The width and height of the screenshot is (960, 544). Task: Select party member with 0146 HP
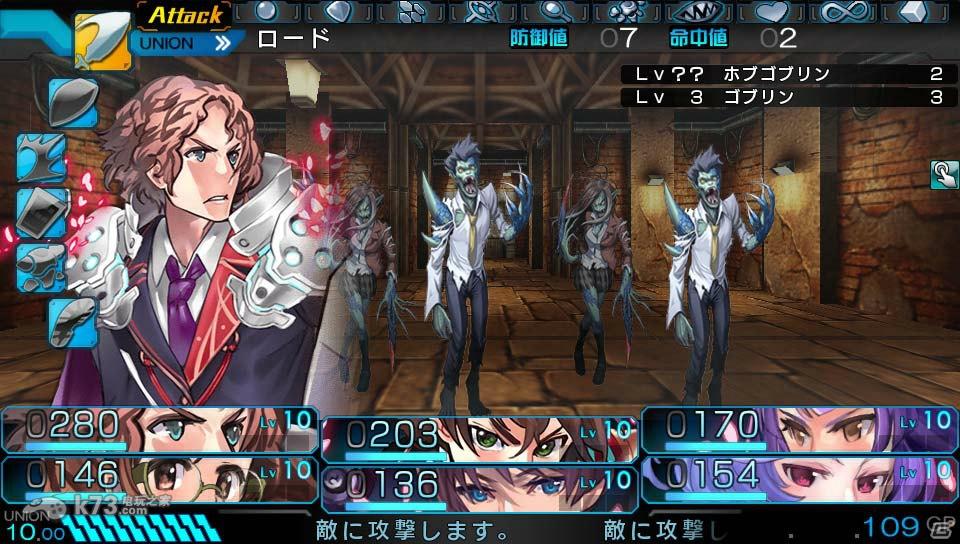point(160,476)
